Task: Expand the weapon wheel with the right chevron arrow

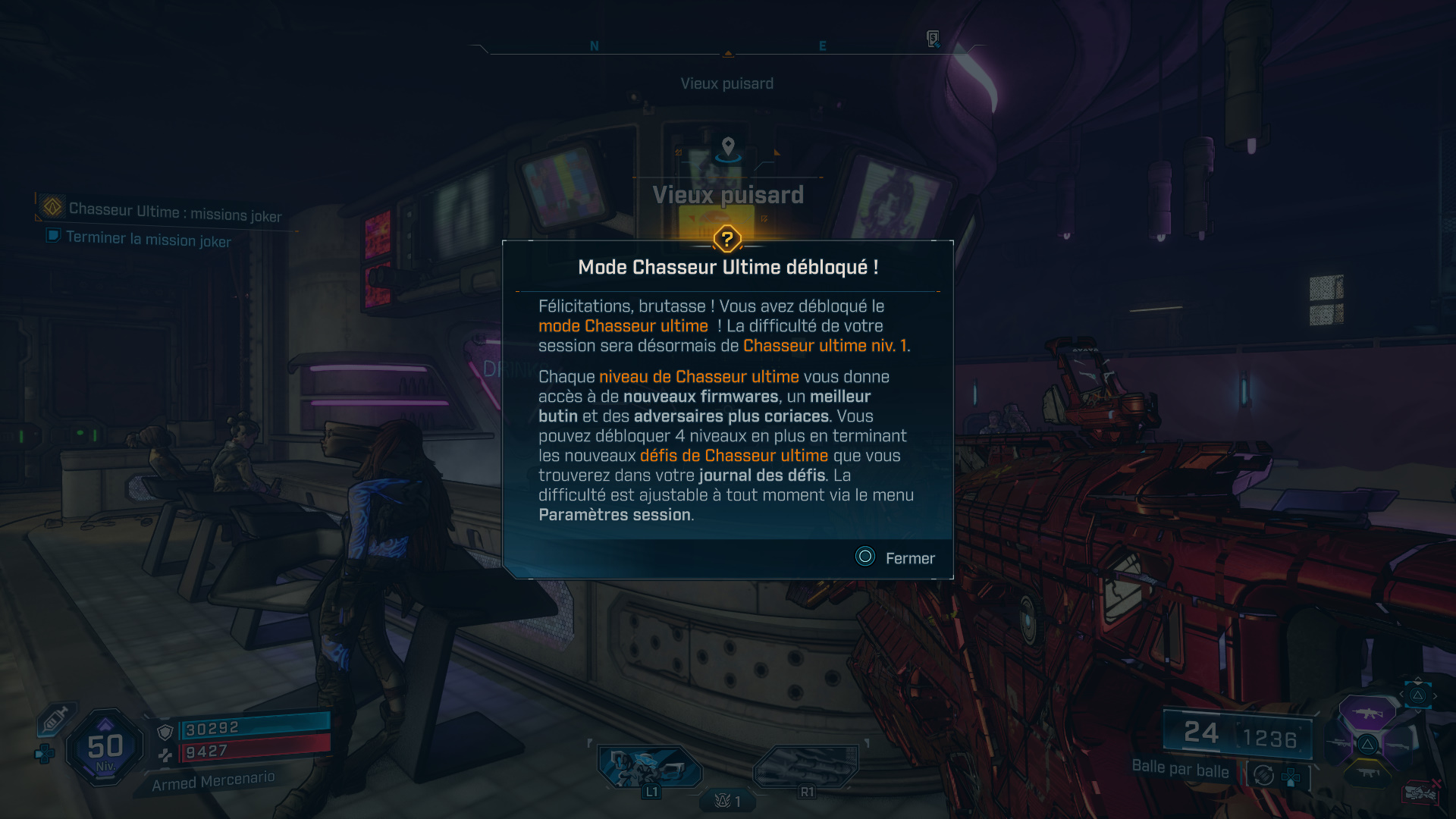Action: (x=1435, y=695)
